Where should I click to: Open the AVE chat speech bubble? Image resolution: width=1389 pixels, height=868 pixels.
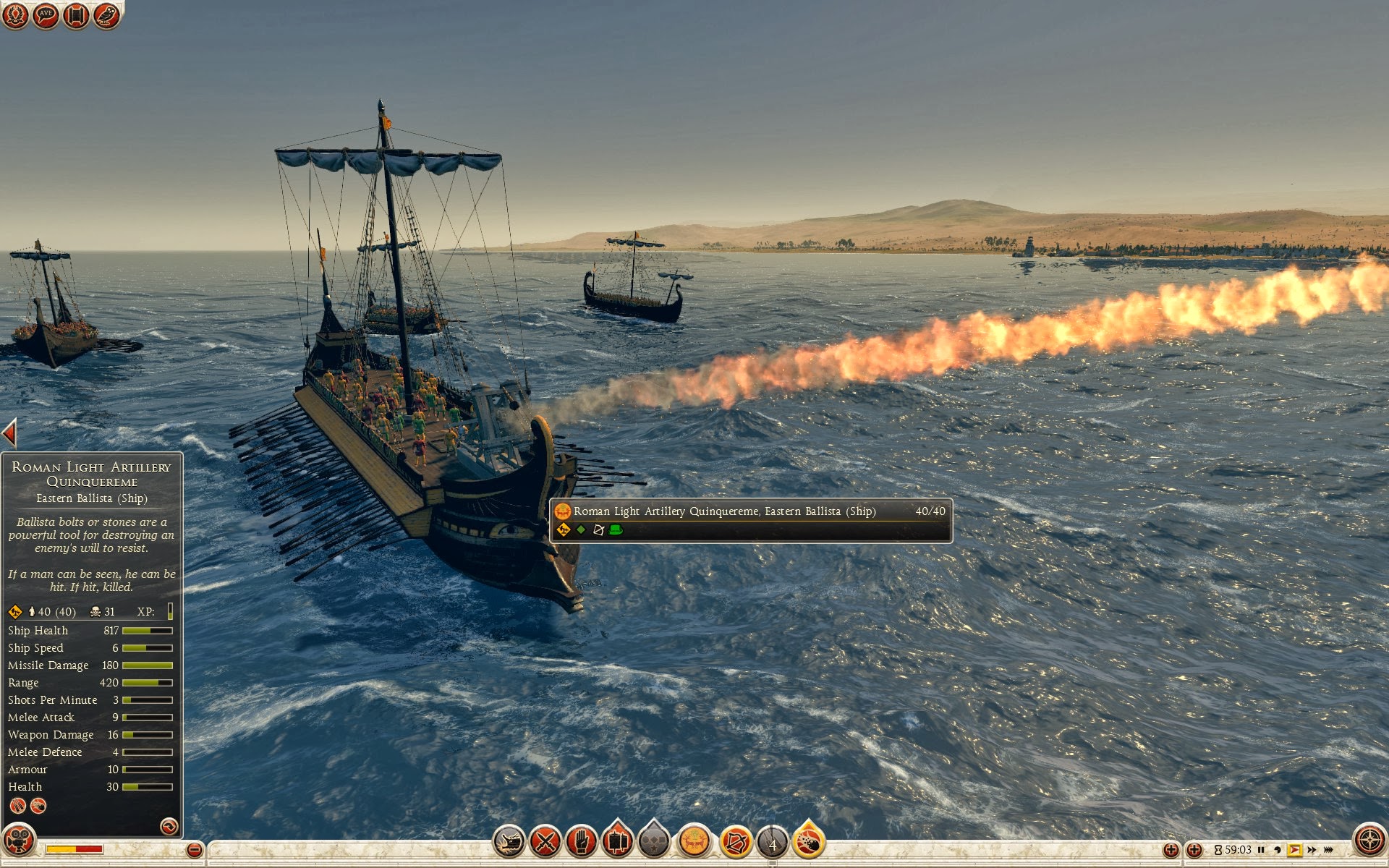(46, 15)
